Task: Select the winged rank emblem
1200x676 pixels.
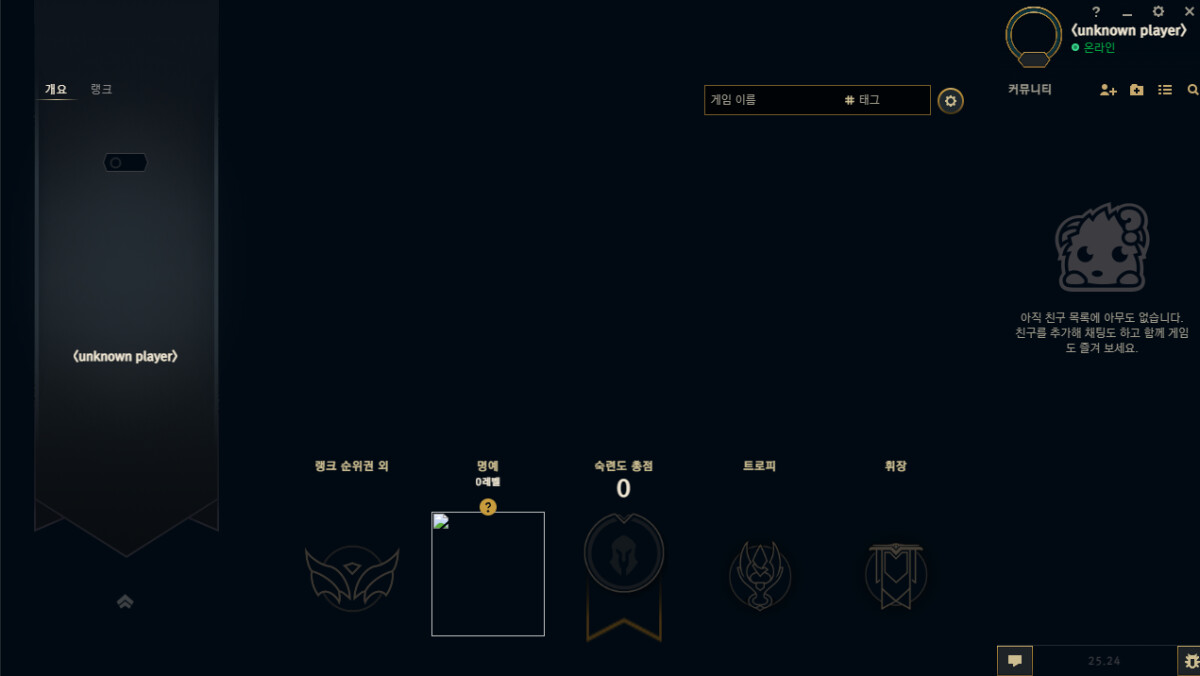Action: tap(352, 577)
